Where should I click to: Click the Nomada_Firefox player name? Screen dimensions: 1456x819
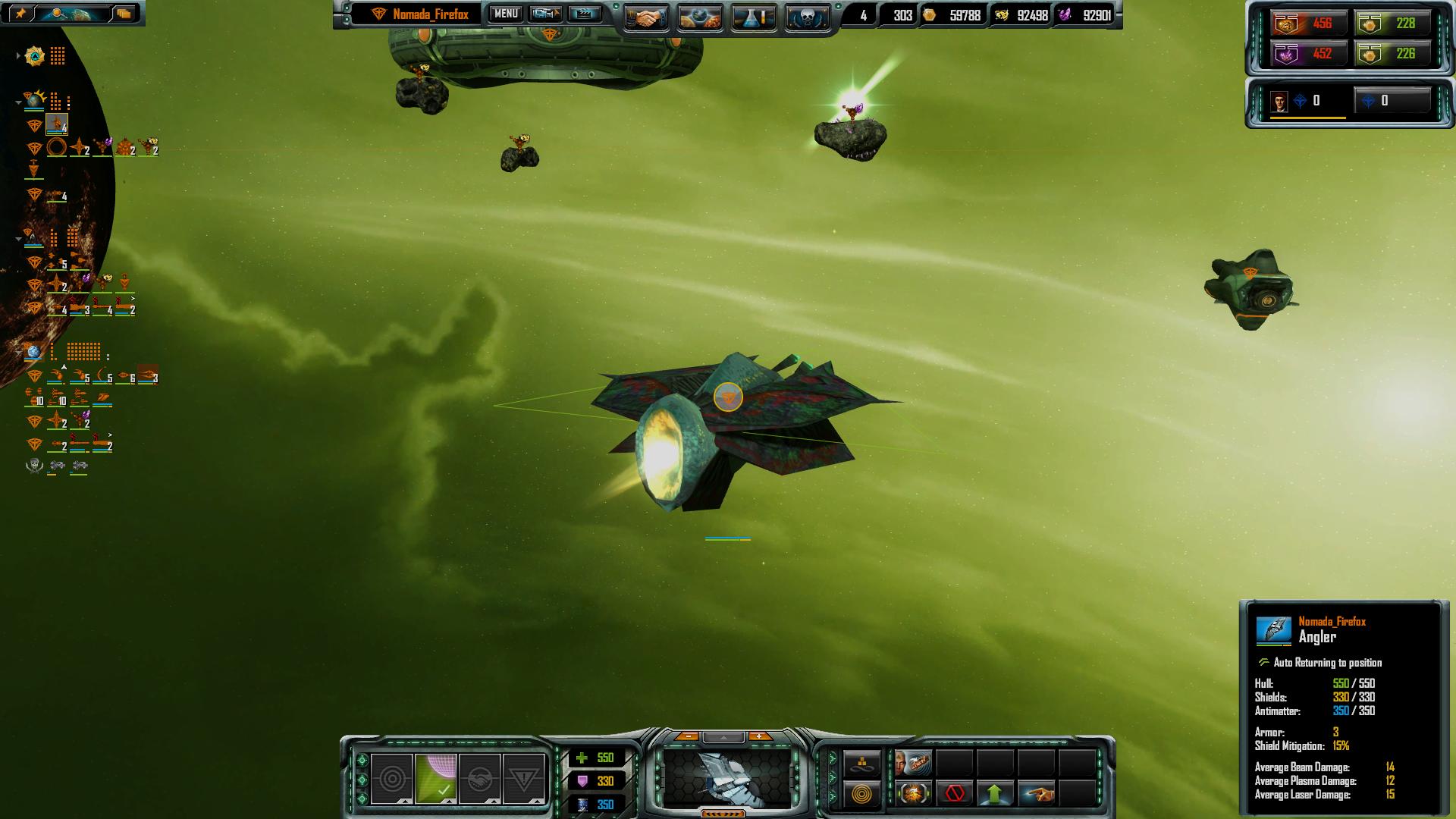(430, 14)
